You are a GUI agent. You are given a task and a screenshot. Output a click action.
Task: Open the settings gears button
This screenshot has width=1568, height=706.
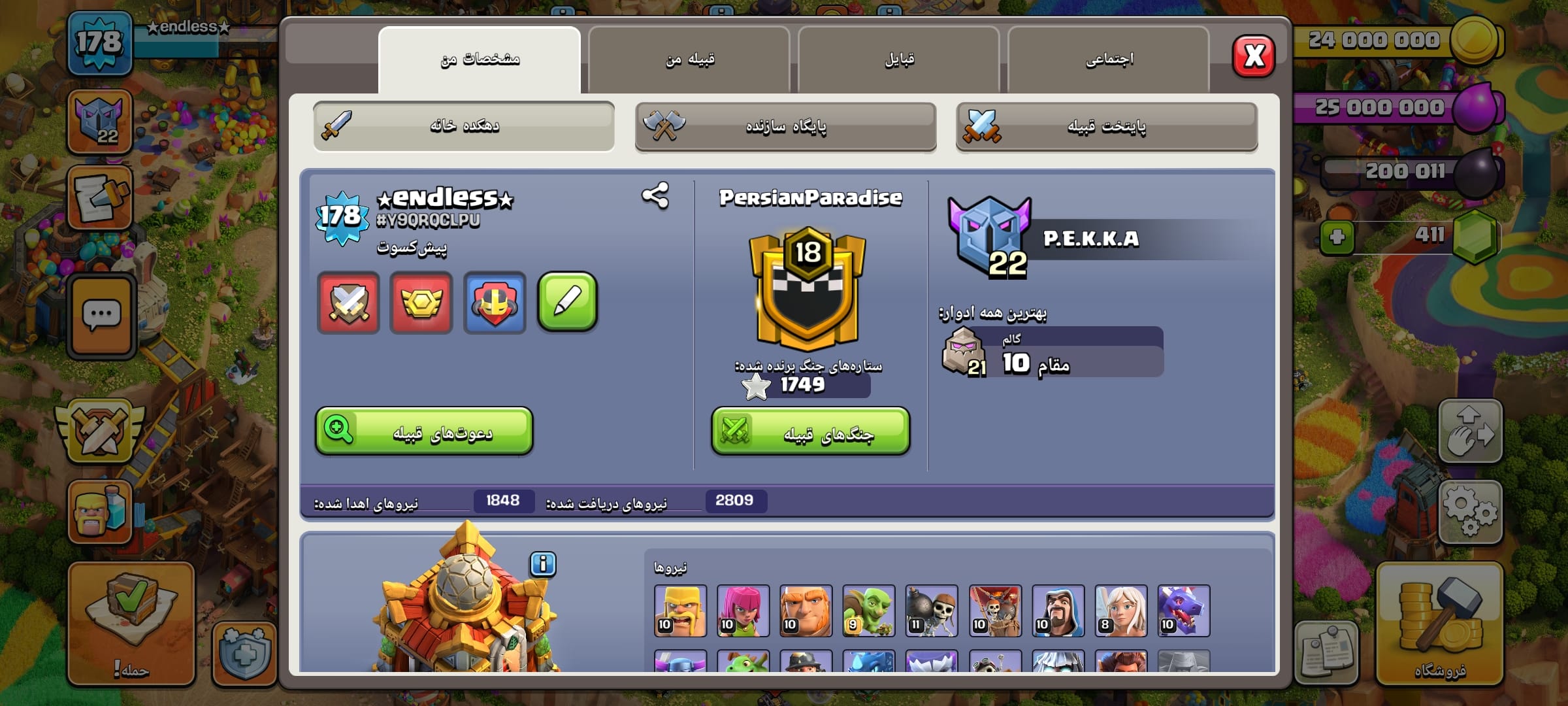click(x=1470, y=512)
